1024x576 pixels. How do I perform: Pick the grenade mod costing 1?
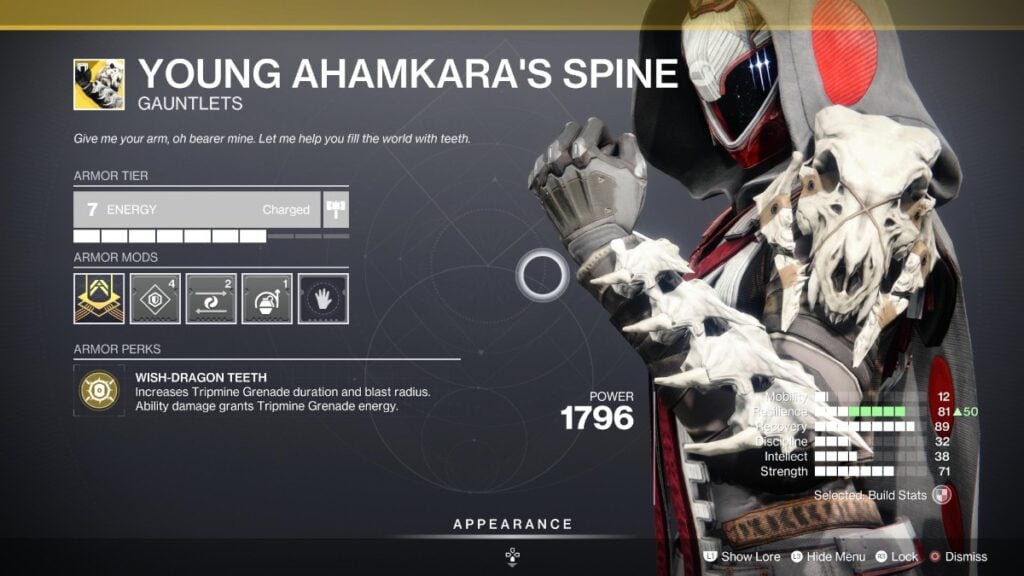[x=267, y=298]
